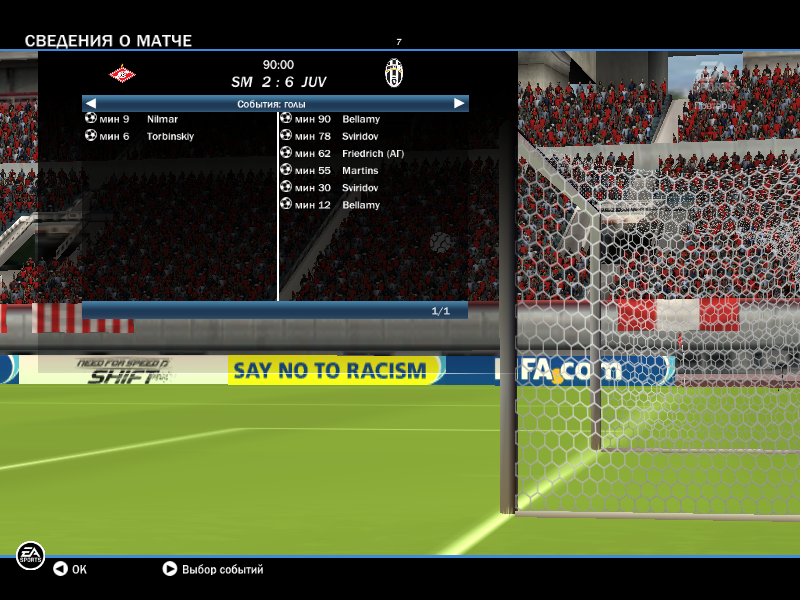Click the left arrow of the events selector
Viewport: 800px width, 600px height.
click(x=91, y=103)
